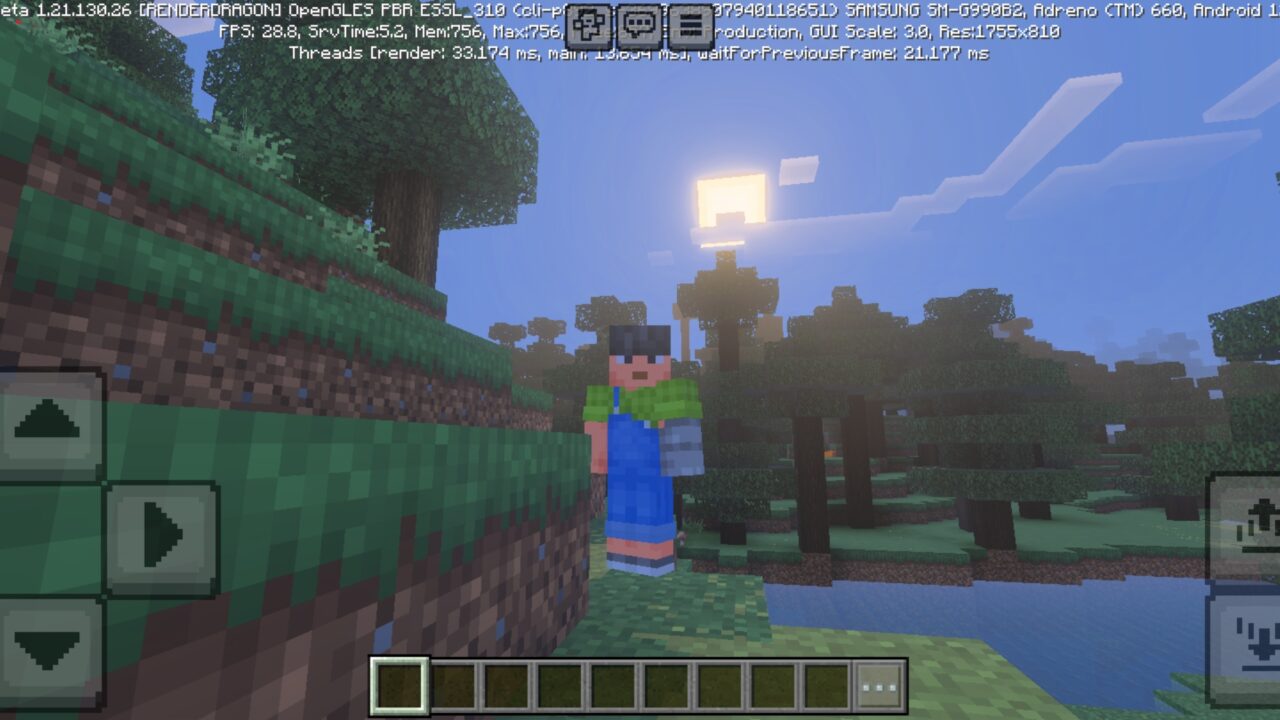Select the third hotbar slot
This screenshot has height=720, width=1280.
point(506,685)
